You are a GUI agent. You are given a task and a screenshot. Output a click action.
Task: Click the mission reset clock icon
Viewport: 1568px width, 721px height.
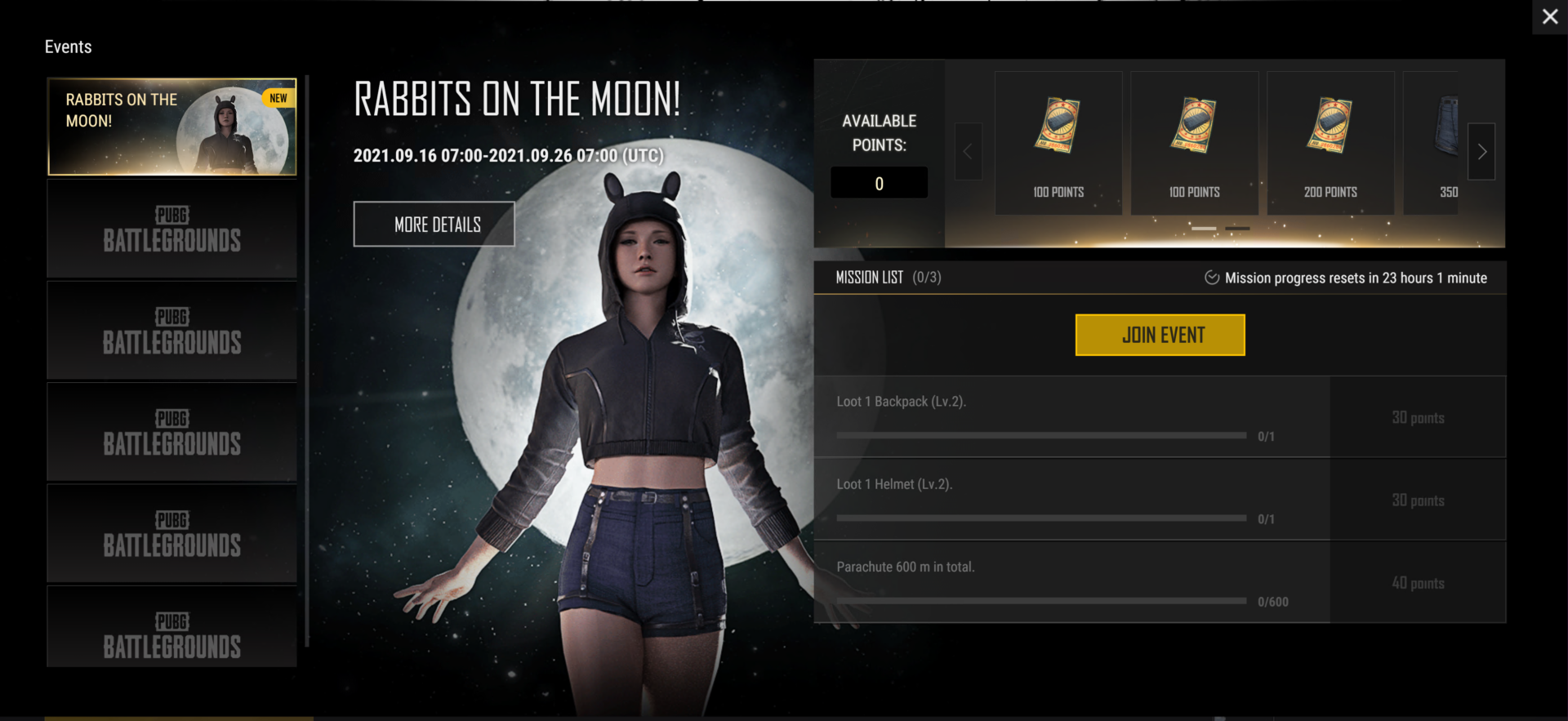click(1212, 278)
